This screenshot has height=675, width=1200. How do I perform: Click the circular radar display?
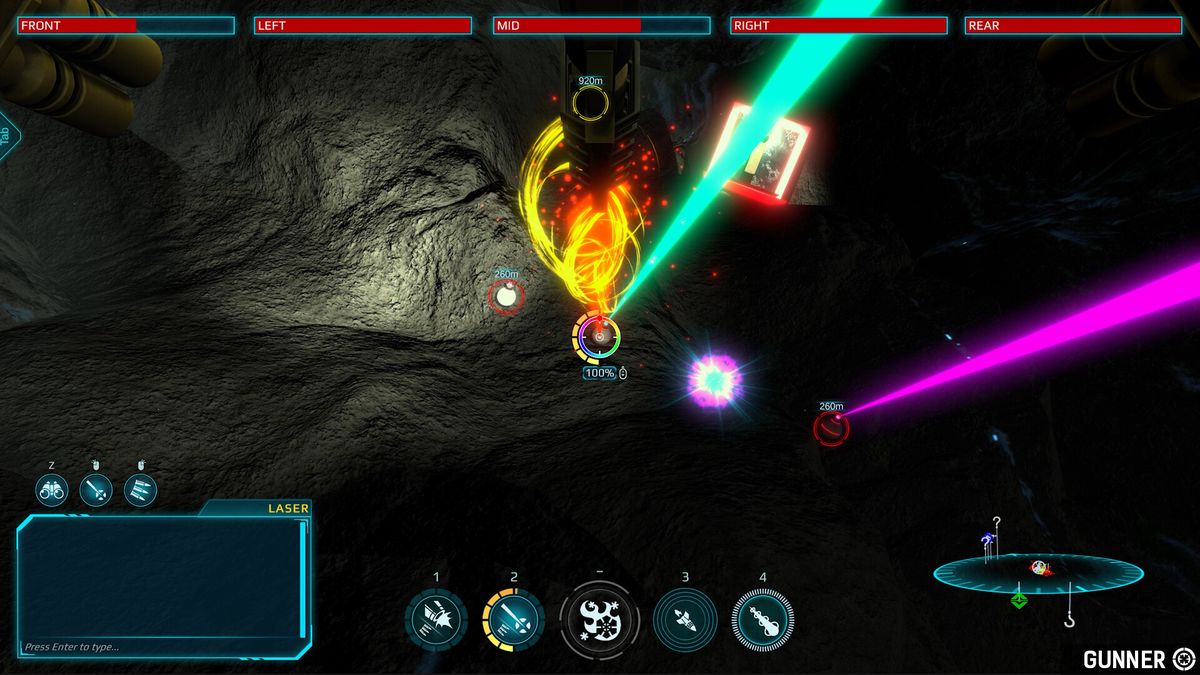1038,573
